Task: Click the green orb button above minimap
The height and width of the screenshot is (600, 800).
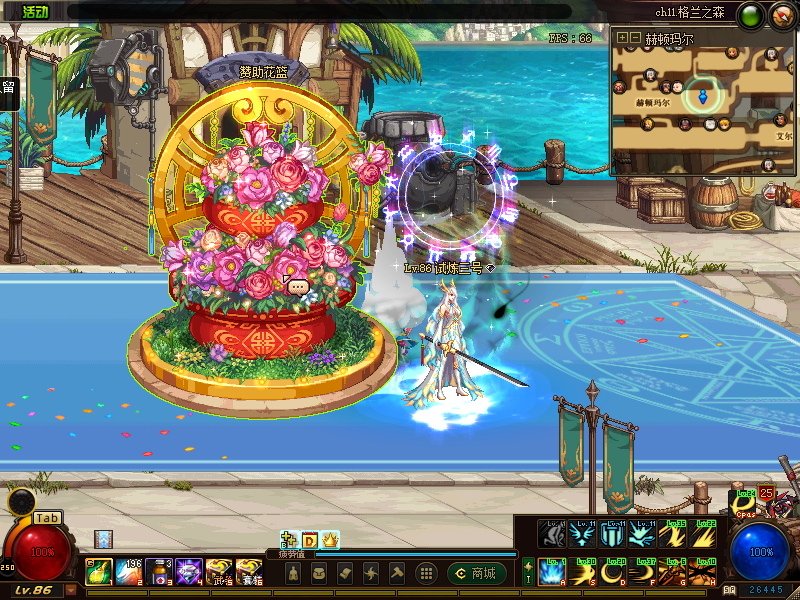Action: [x=749, y=15]
